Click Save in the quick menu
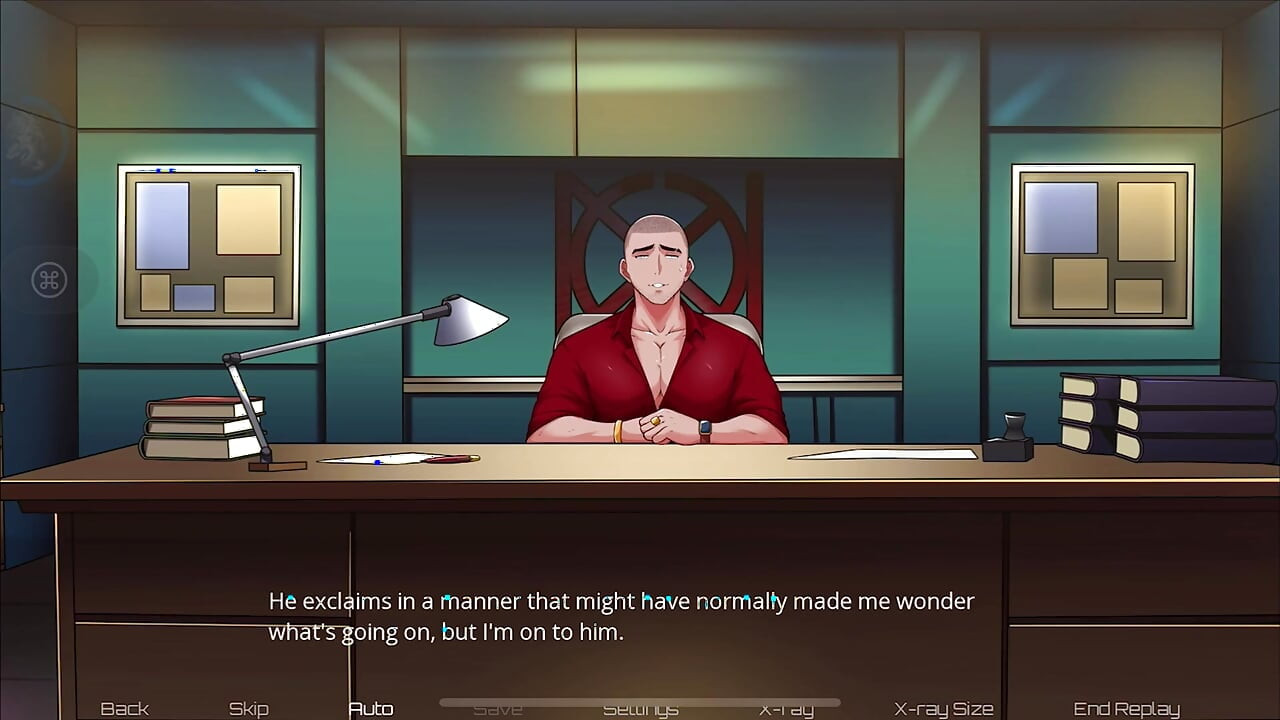Viewport: 1280px width, 720px height. coord(499,708)
